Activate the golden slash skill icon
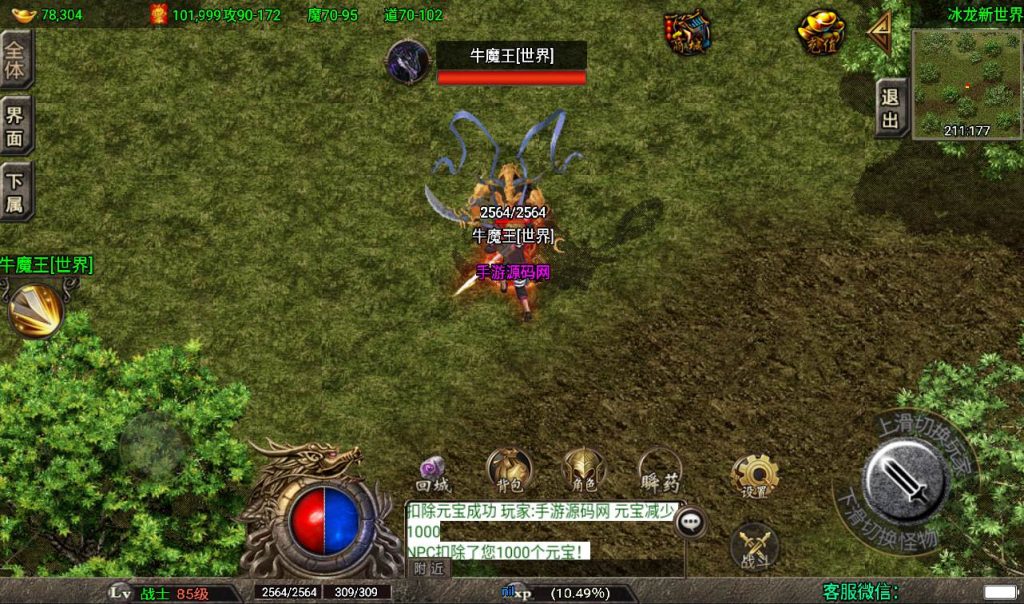The height and width of the screenshot is (604, 1024). pos(34,311)
